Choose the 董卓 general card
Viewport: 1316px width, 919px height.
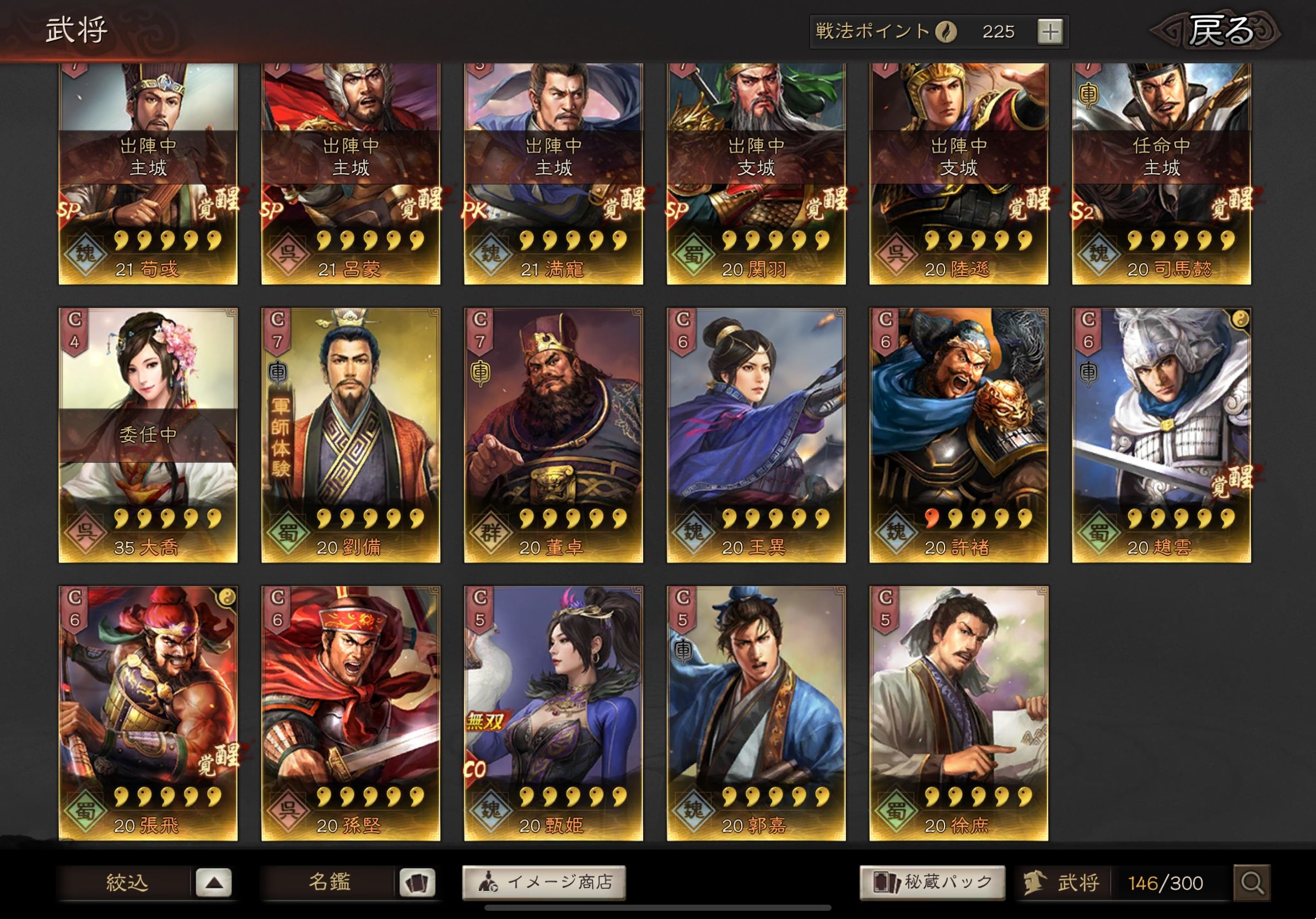pyautogui.click(x=553, y=435)
